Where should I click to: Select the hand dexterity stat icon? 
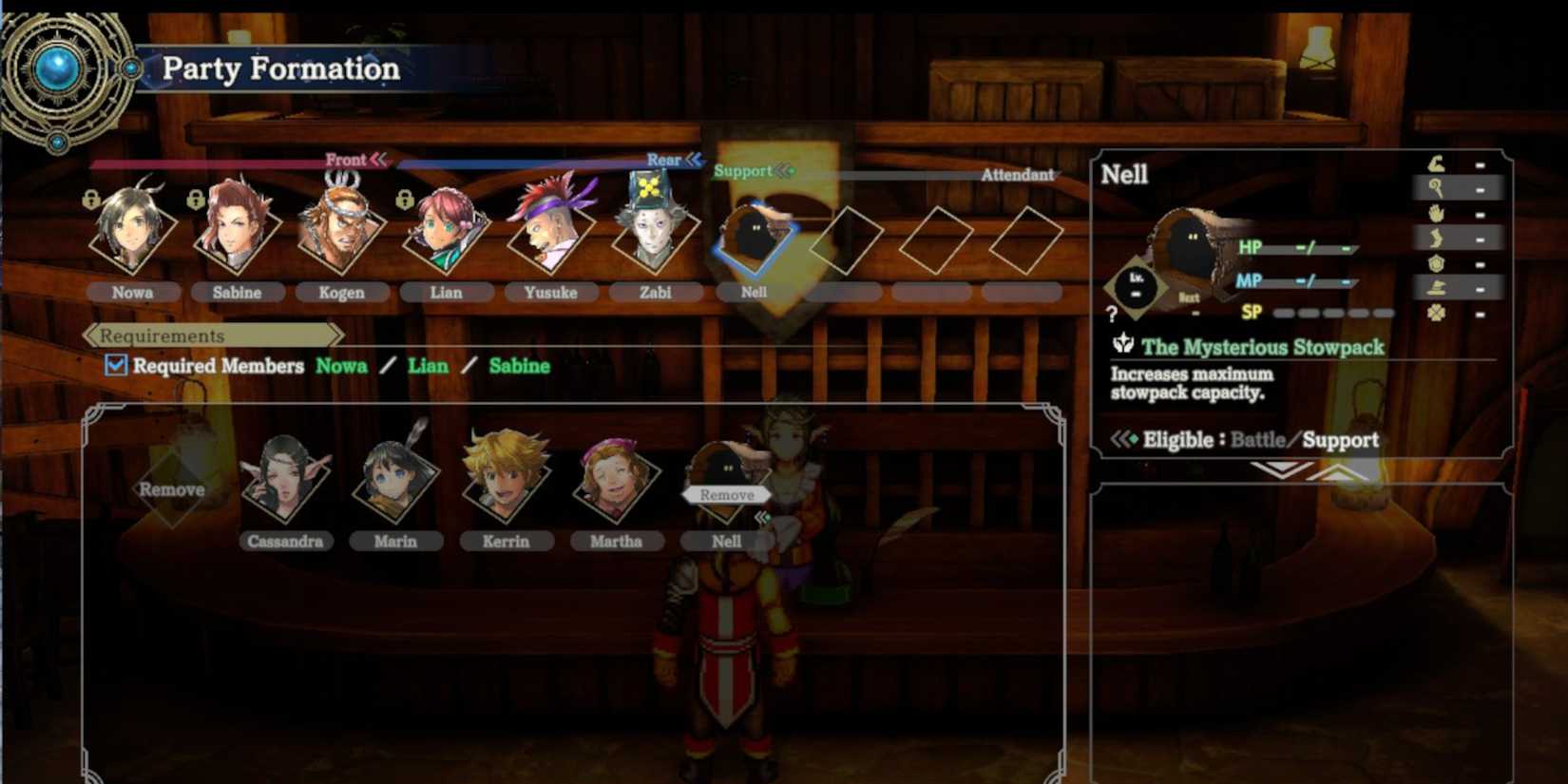(x=1437, y=213)
